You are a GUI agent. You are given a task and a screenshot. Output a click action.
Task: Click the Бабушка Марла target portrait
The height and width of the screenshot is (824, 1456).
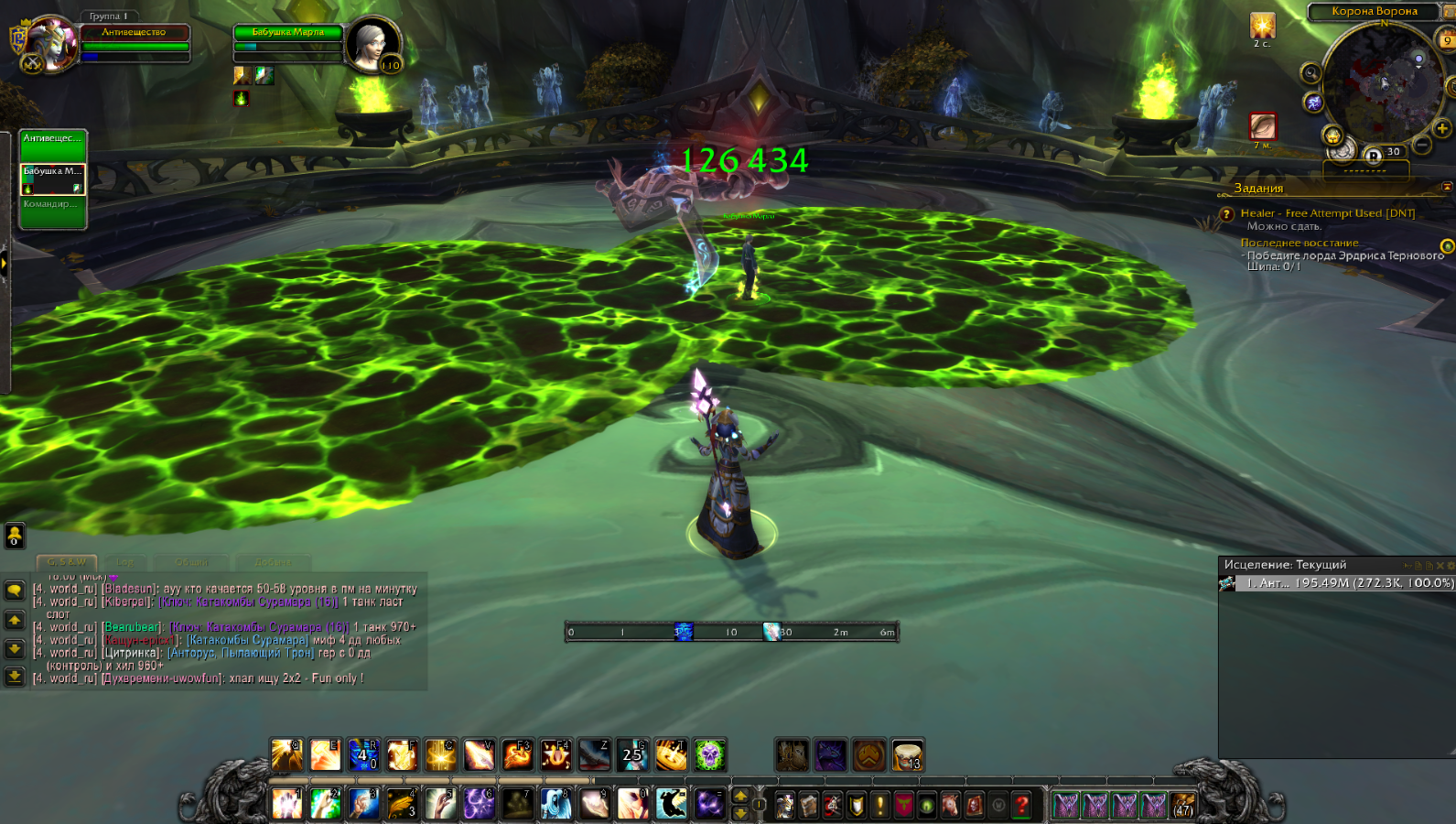[373, 42]
